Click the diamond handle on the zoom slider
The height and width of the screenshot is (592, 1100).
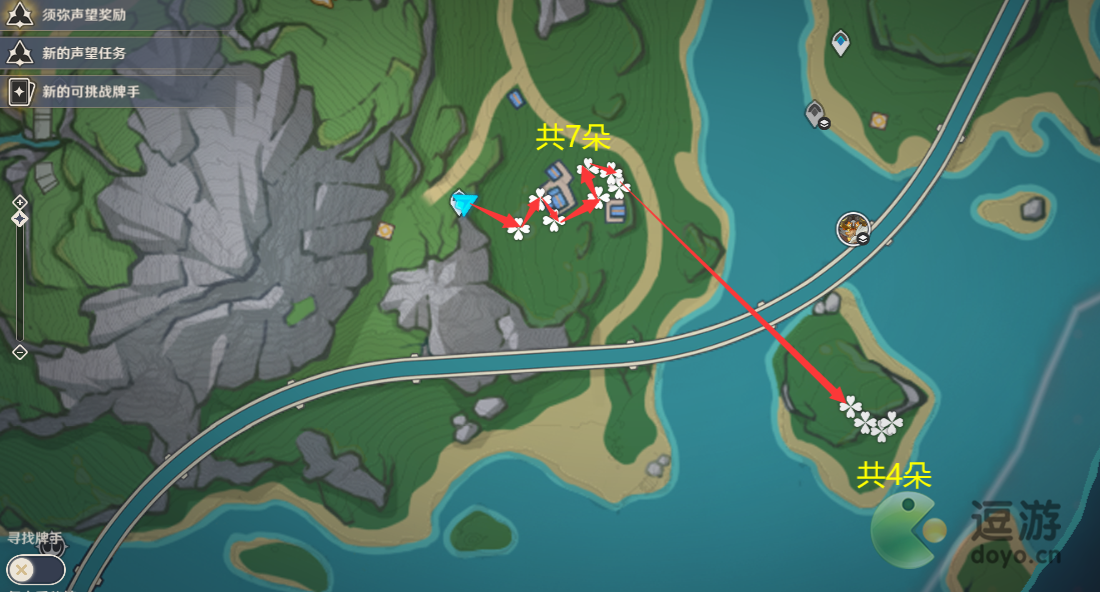(19, 218)
